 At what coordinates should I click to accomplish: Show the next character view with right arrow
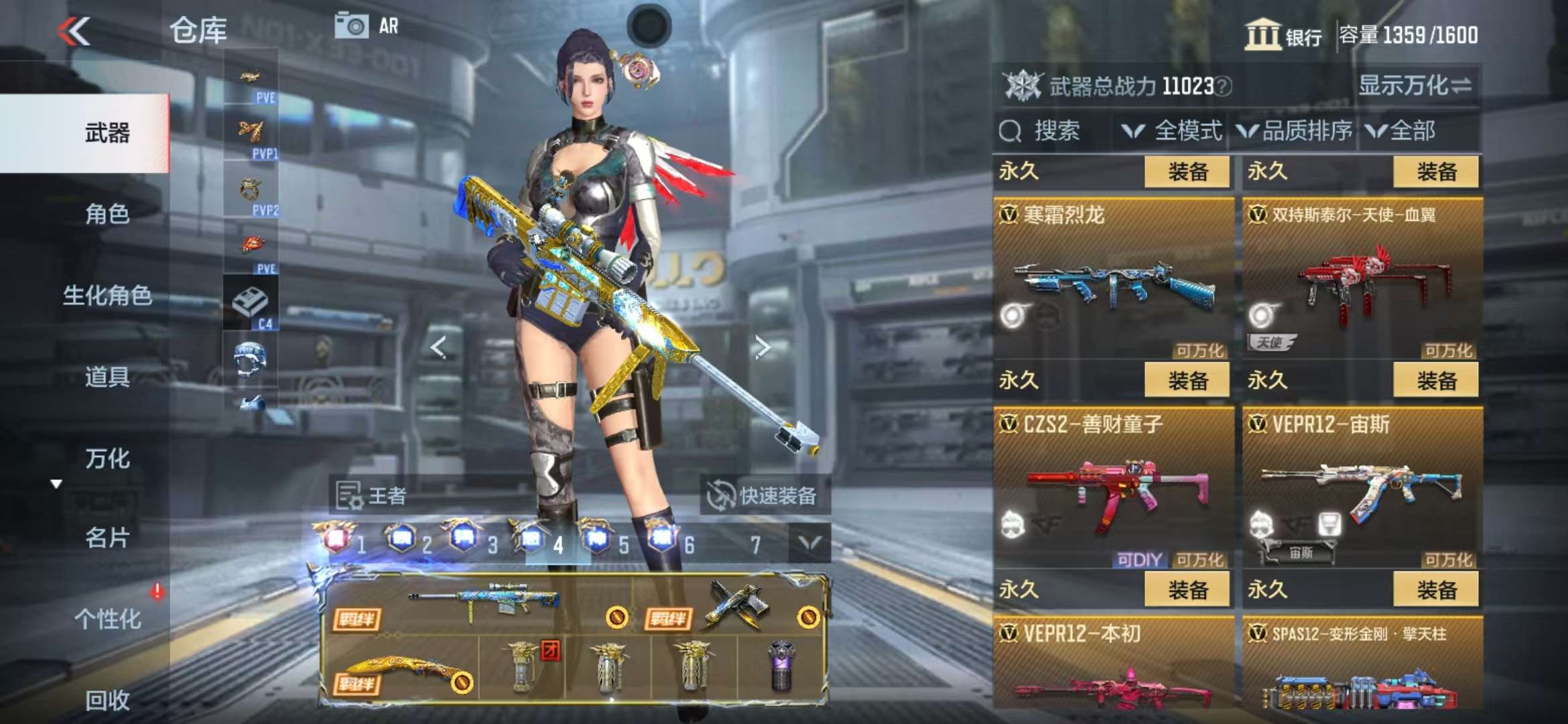[762, 347]
